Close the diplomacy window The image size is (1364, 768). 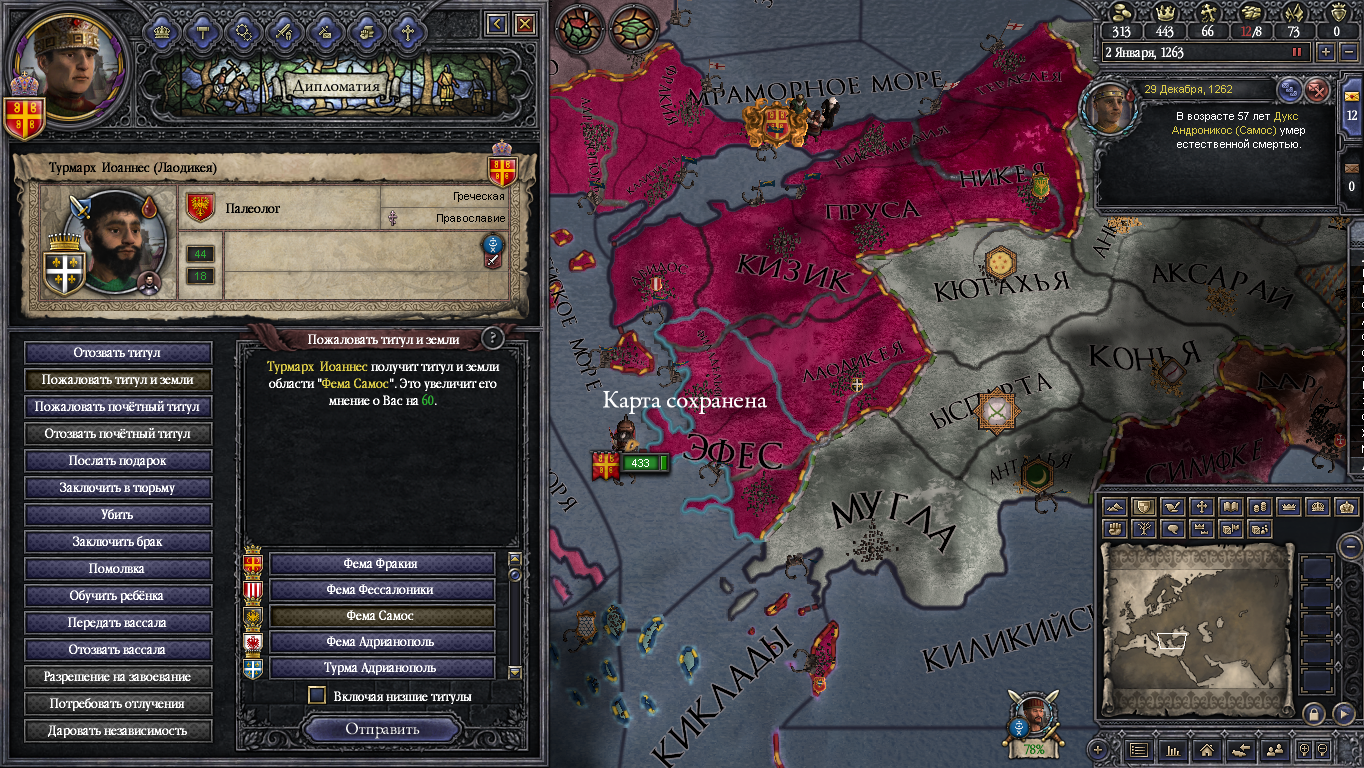[x=525, y=23]
